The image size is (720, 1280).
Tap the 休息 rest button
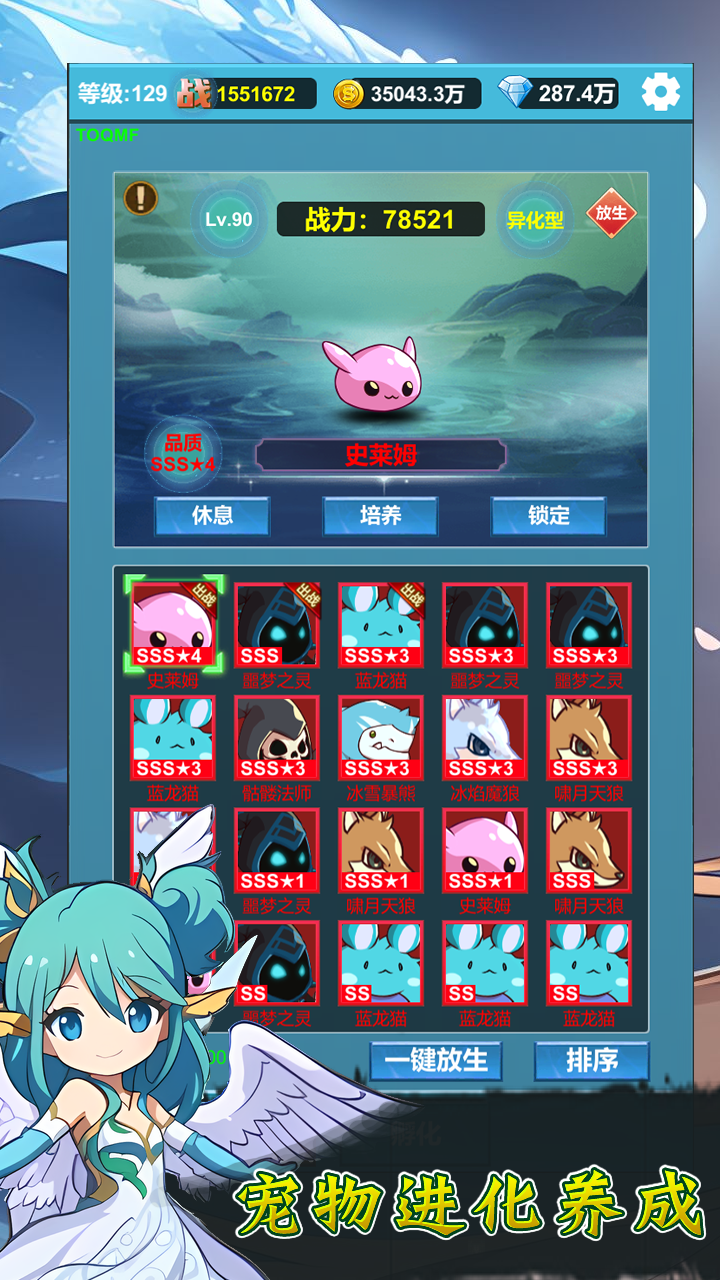tap(212, 515)
